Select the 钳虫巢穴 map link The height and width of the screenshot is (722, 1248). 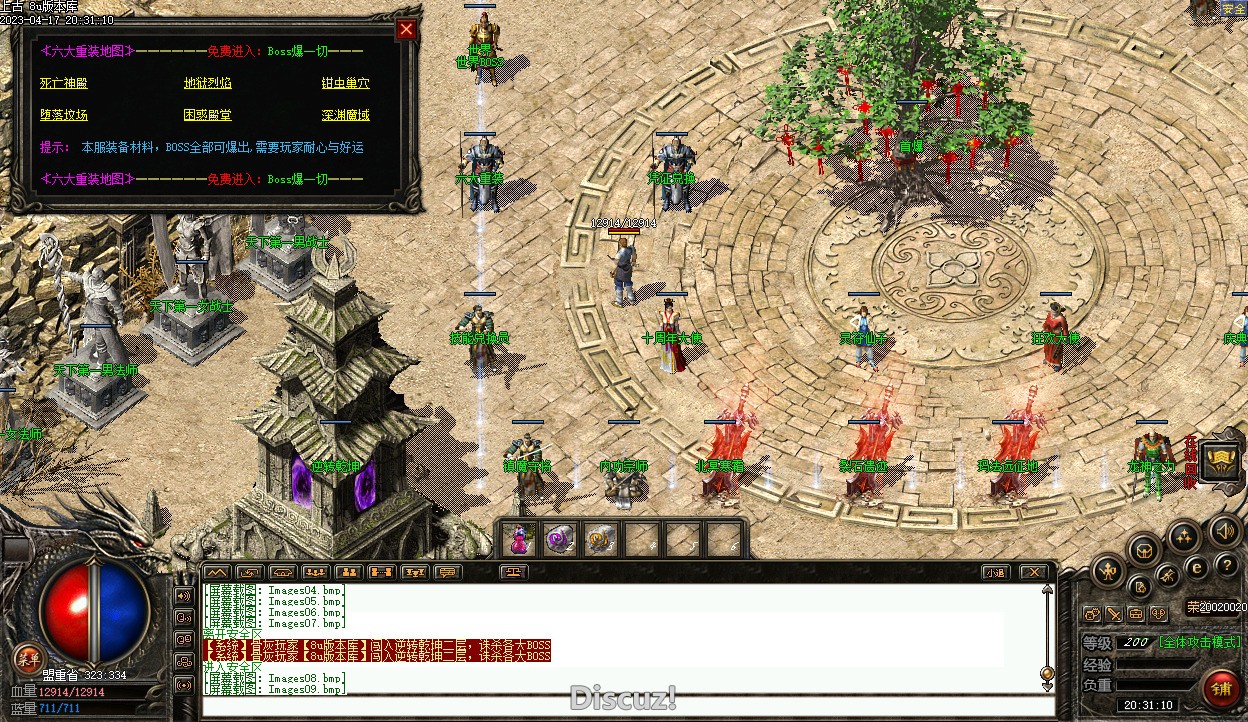pos(345,83)
